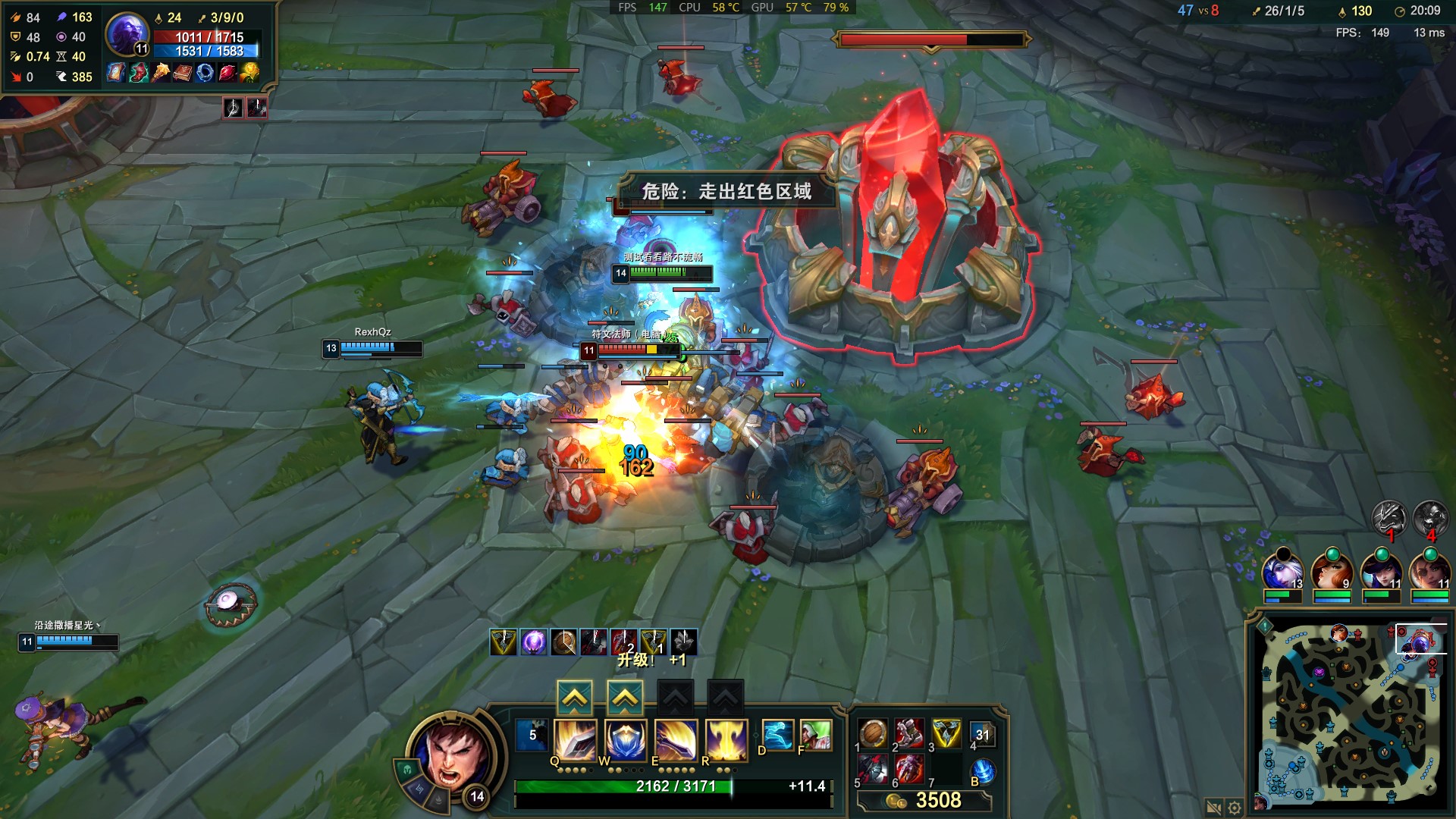Toggle the camera lock button beside the minimap
Screen dimensions: 1456x819
click(1213, 808)
